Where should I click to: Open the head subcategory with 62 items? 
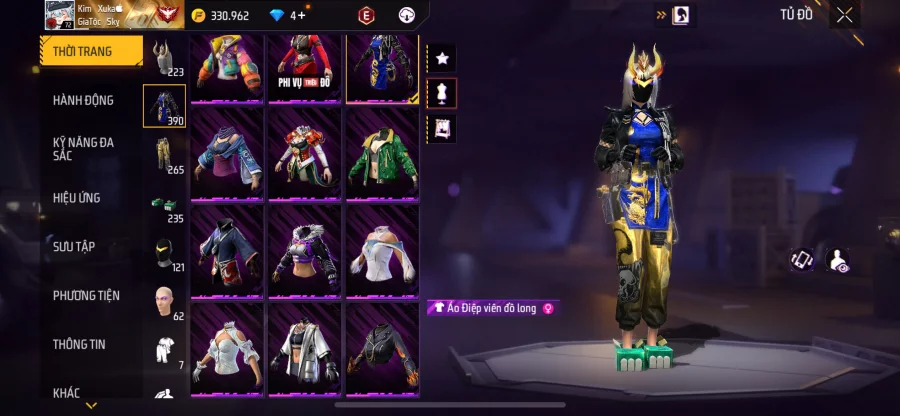tap(163, 300)
